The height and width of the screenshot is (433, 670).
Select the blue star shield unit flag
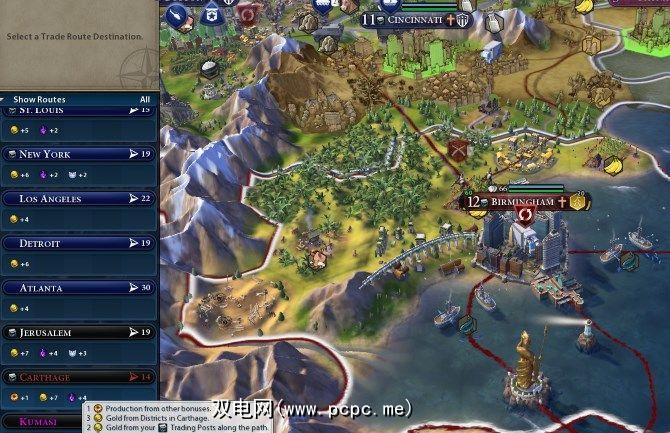[x=211, y=15]
